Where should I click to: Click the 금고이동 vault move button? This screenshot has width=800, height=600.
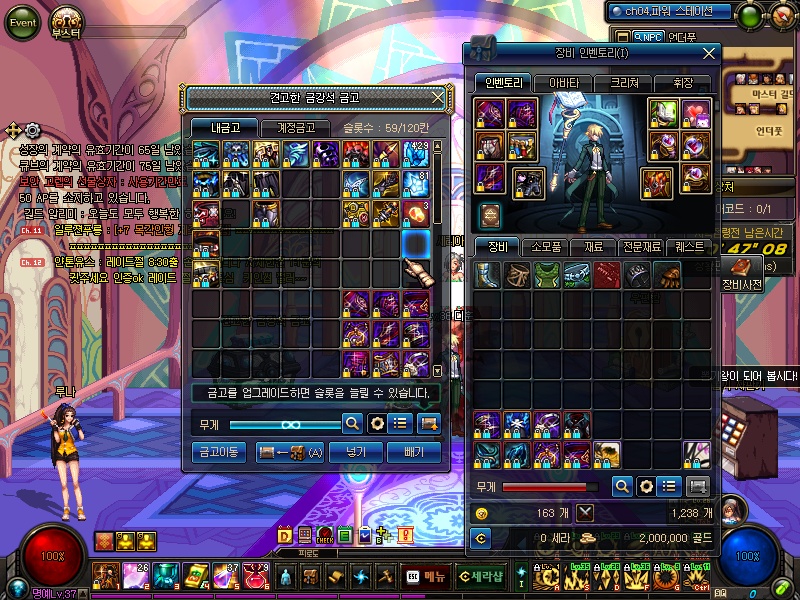(x=218, y=452)
